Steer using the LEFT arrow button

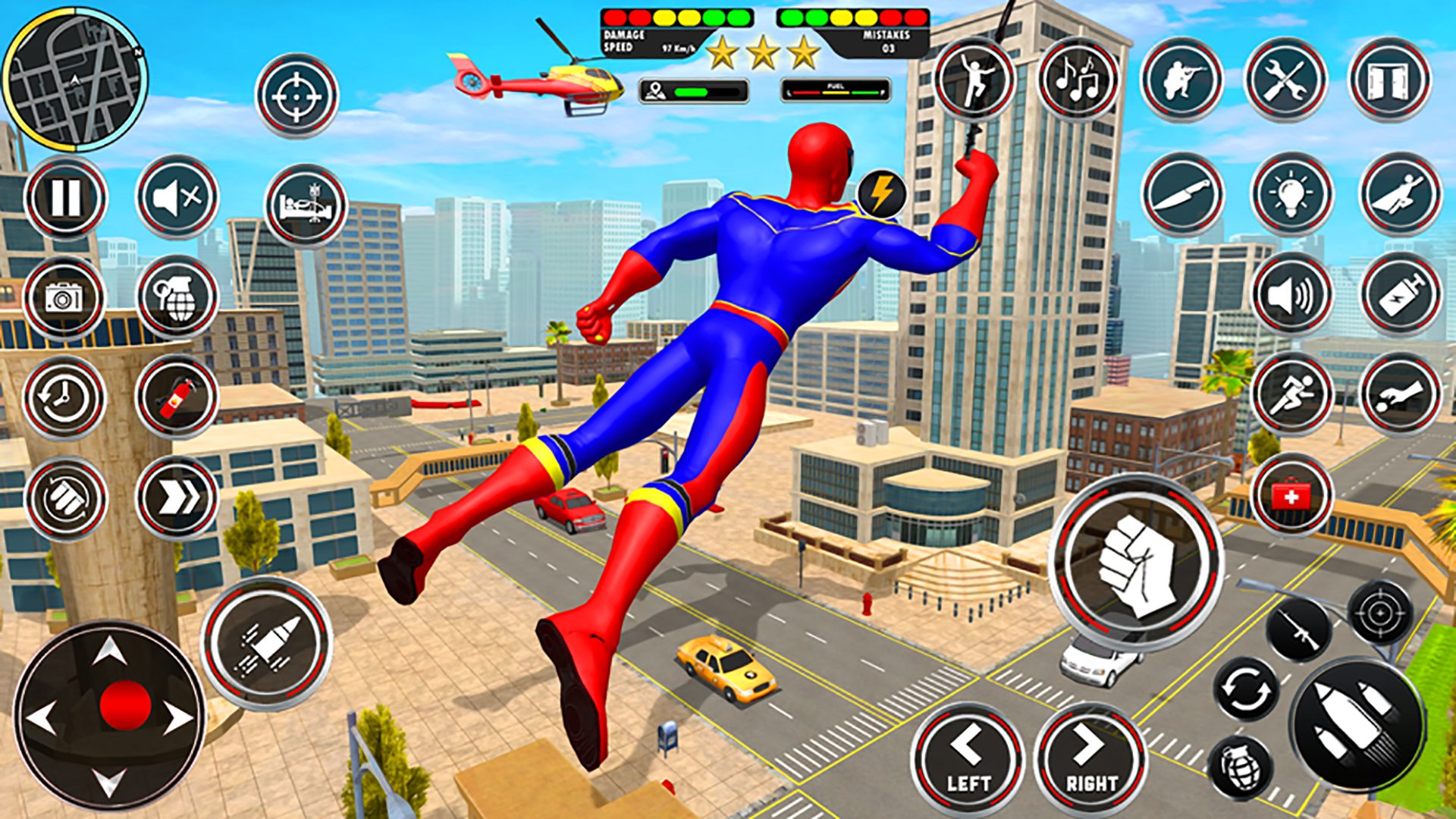click(x=968, y=760)
